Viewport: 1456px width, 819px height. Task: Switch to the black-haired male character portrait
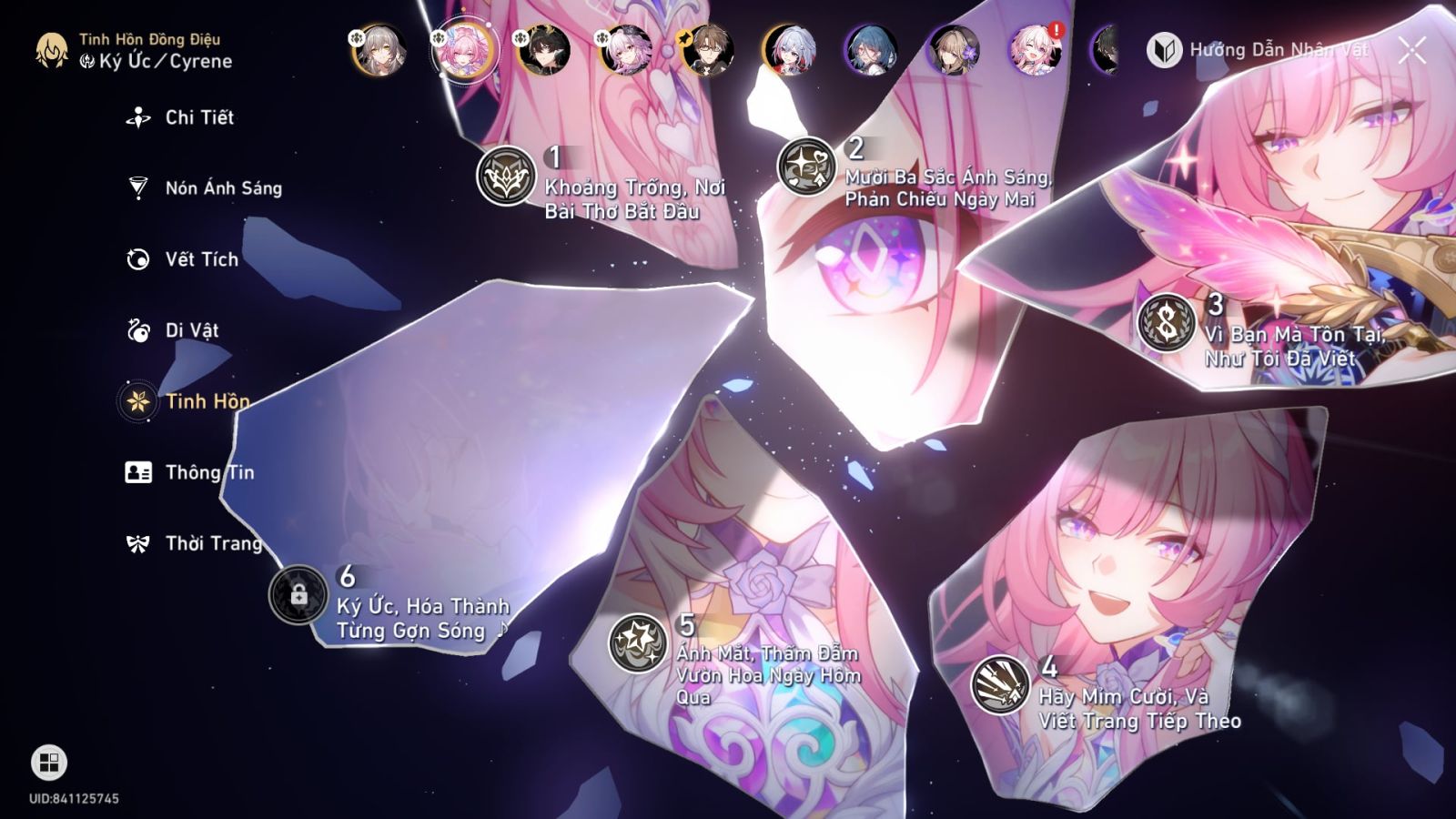pos(547,50)
